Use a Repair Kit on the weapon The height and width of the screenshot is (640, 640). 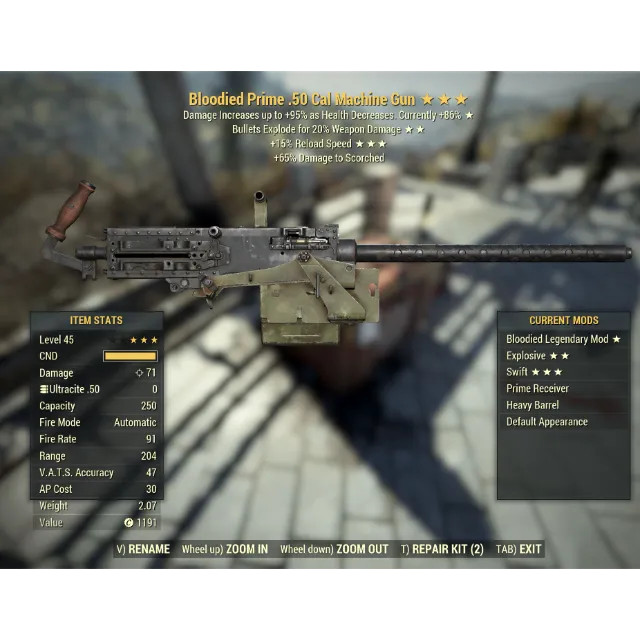point(442,549)
